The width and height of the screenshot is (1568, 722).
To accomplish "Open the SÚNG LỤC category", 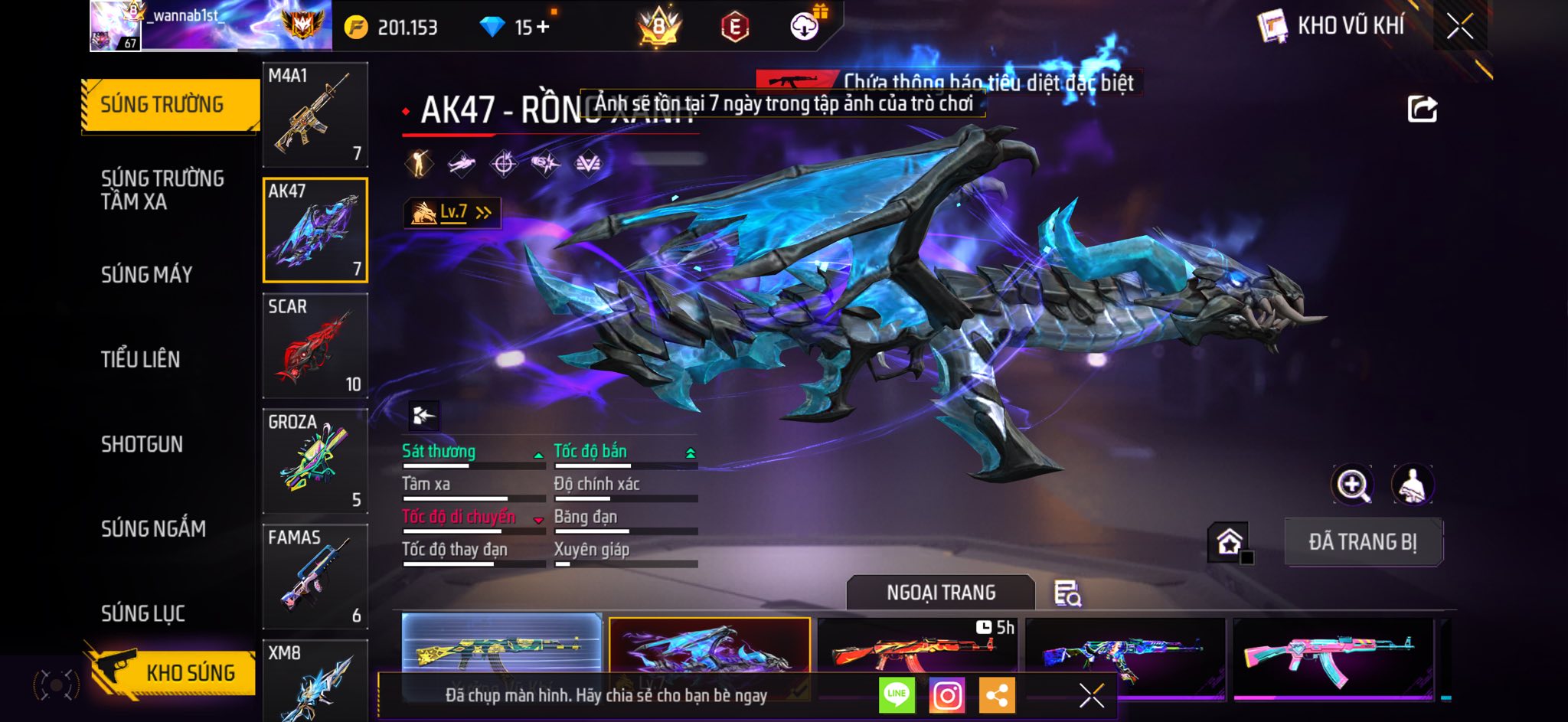I will [143, 613].
